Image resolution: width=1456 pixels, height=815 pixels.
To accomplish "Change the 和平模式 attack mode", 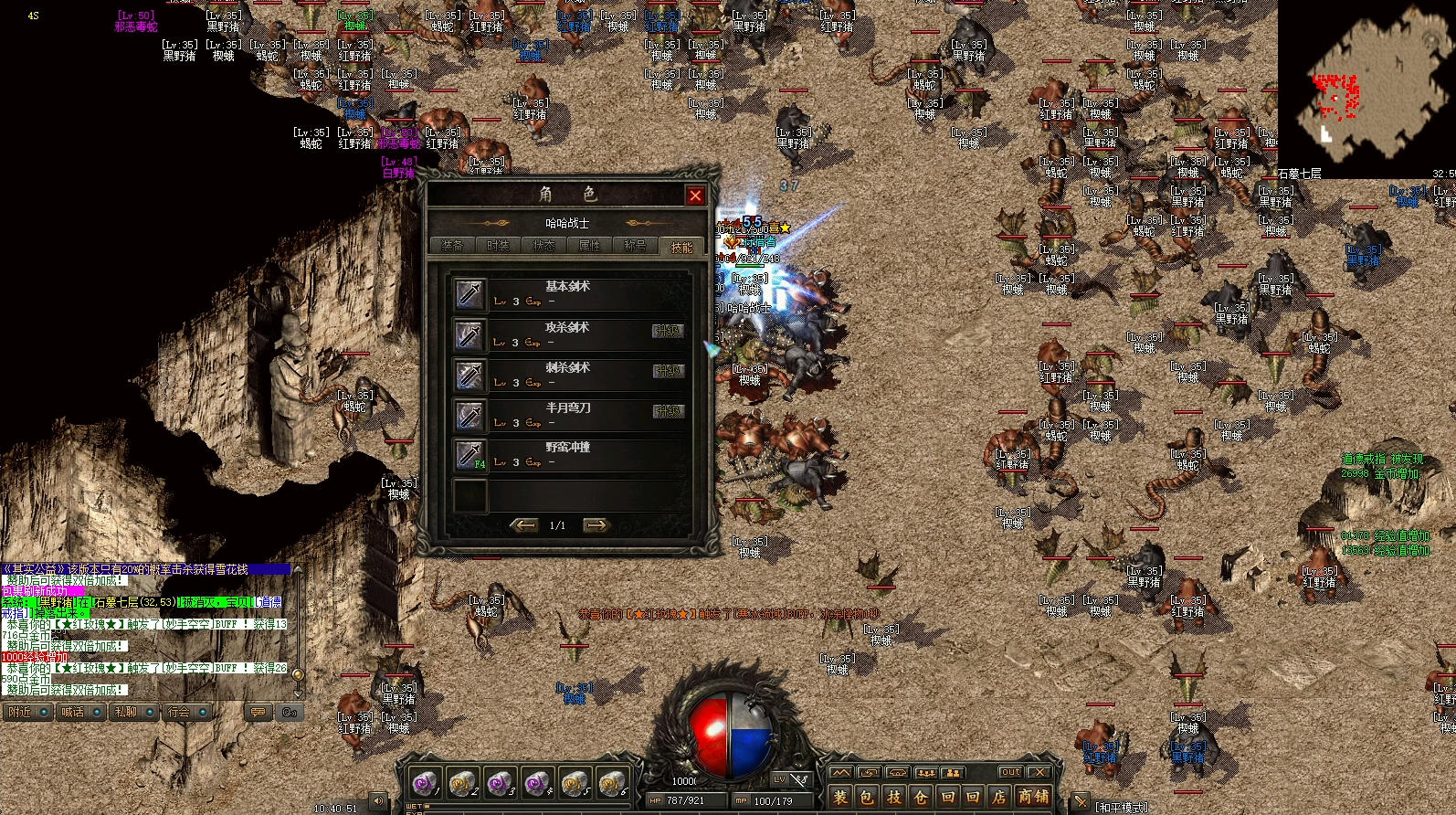I will 1121,808.
